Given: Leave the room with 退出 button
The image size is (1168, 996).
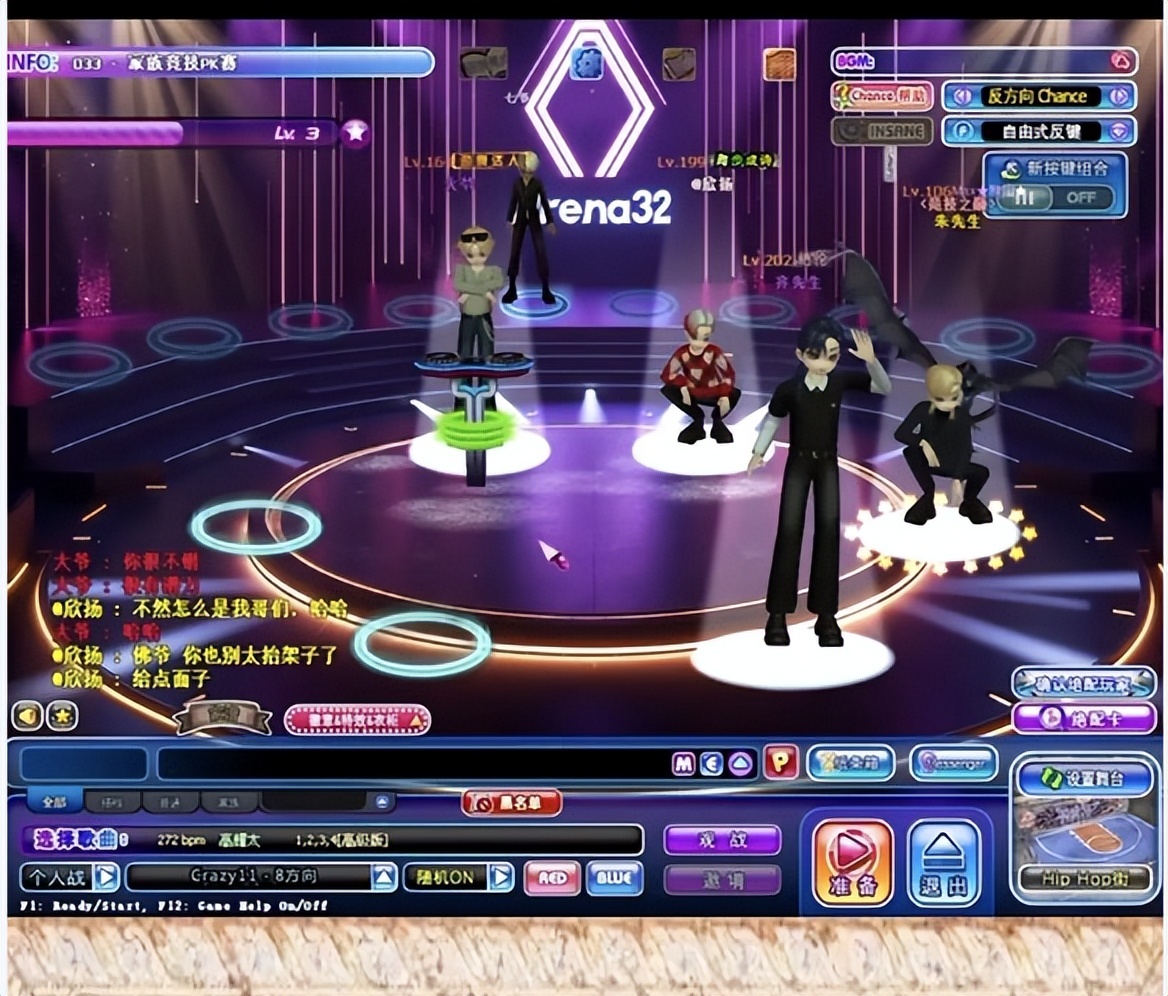Looking at the screenshot, I should tap(944, 862).
